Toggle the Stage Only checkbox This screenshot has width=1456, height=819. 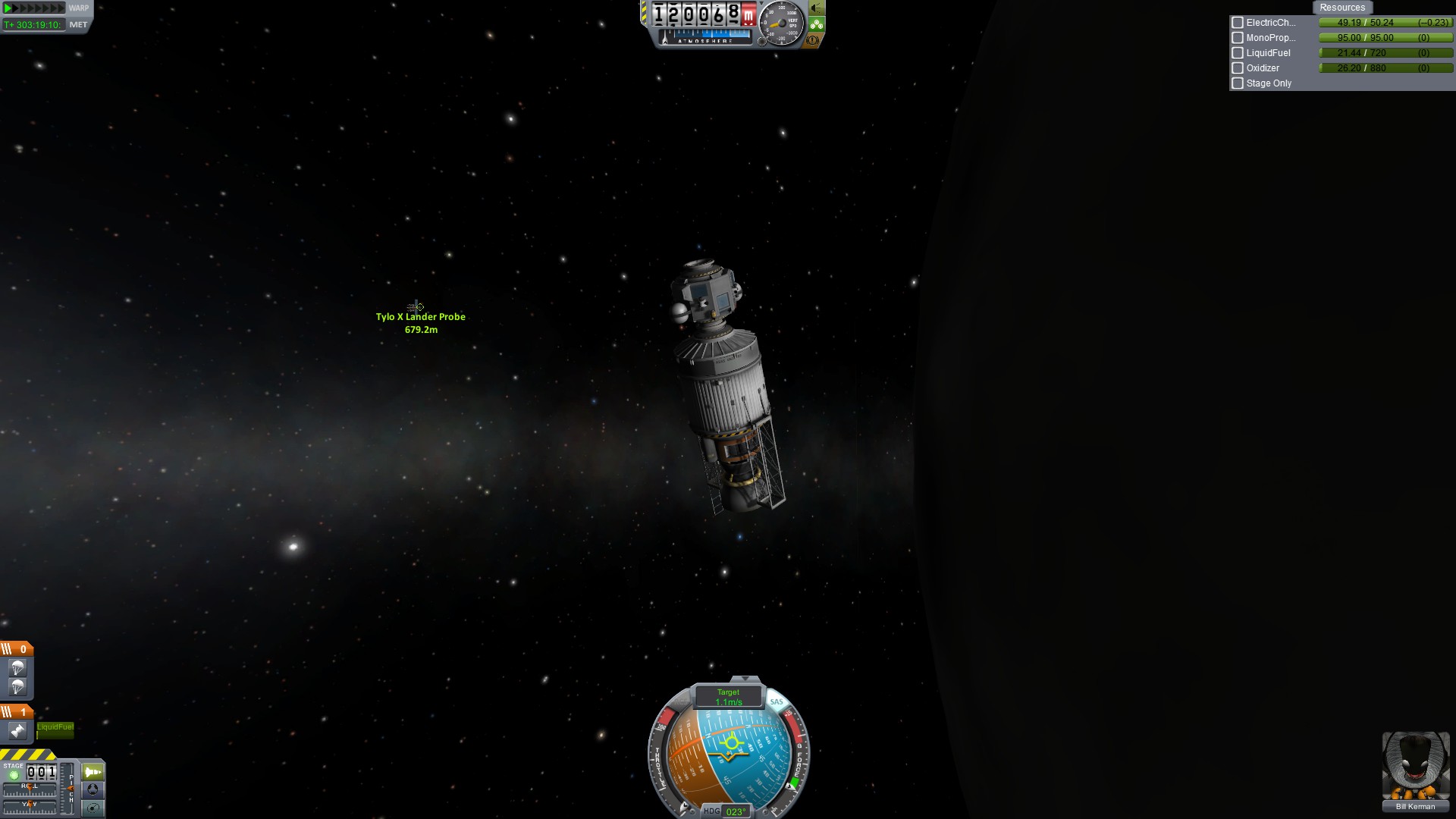1238,83
